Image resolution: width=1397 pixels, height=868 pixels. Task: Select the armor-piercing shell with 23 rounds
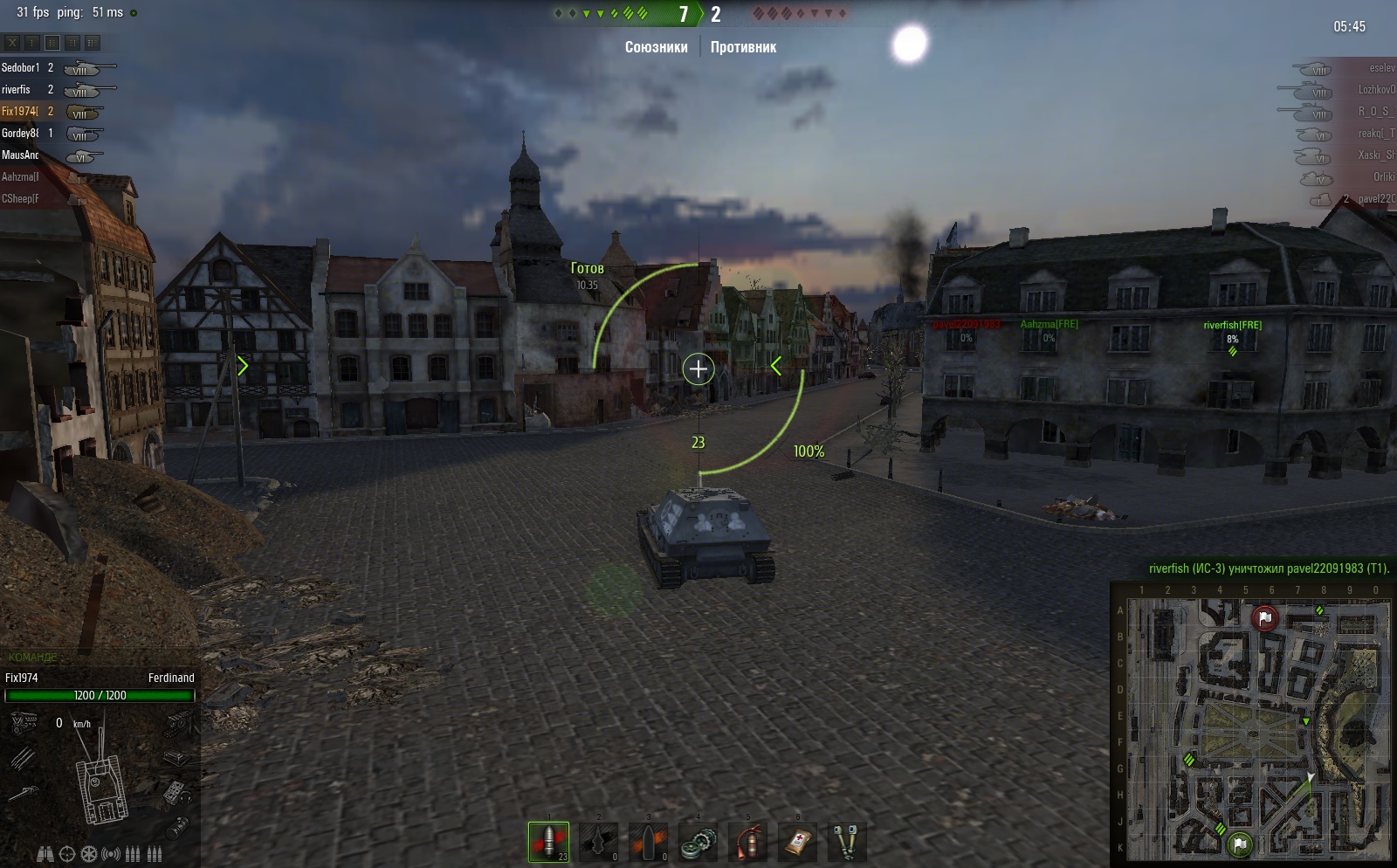pos(548,842)
